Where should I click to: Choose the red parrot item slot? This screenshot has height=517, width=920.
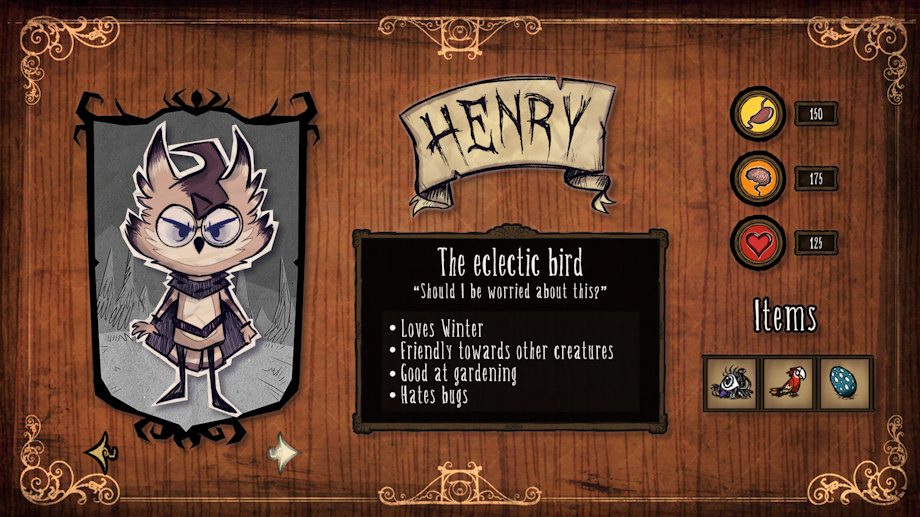click(788, 383)
